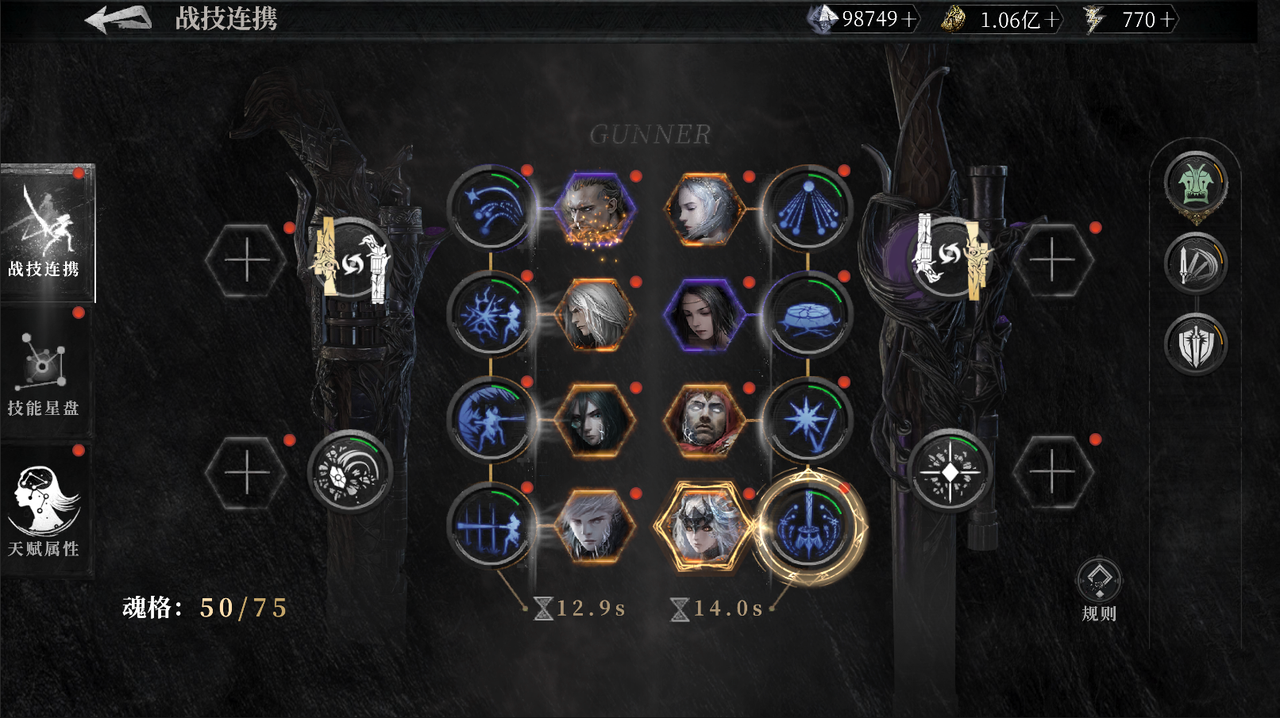This screenshot has width=1280, height=718.
Task: Pick the dark-haired woman portrait with purple border
Action: 705,314
